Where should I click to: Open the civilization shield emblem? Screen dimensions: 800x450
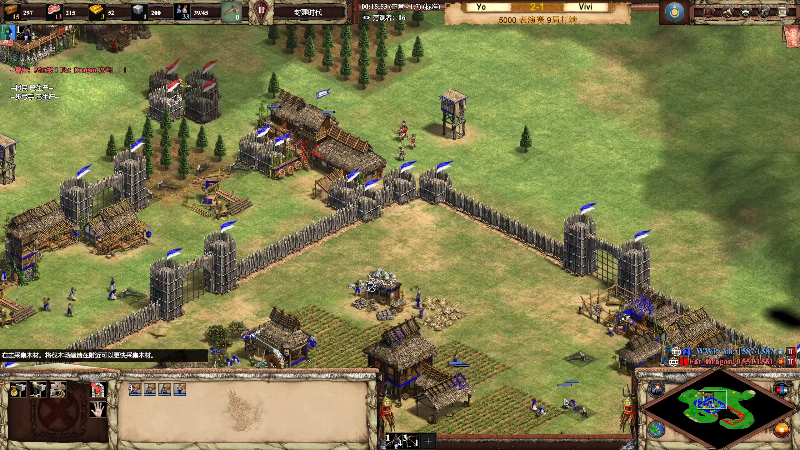tap(261, 12)
